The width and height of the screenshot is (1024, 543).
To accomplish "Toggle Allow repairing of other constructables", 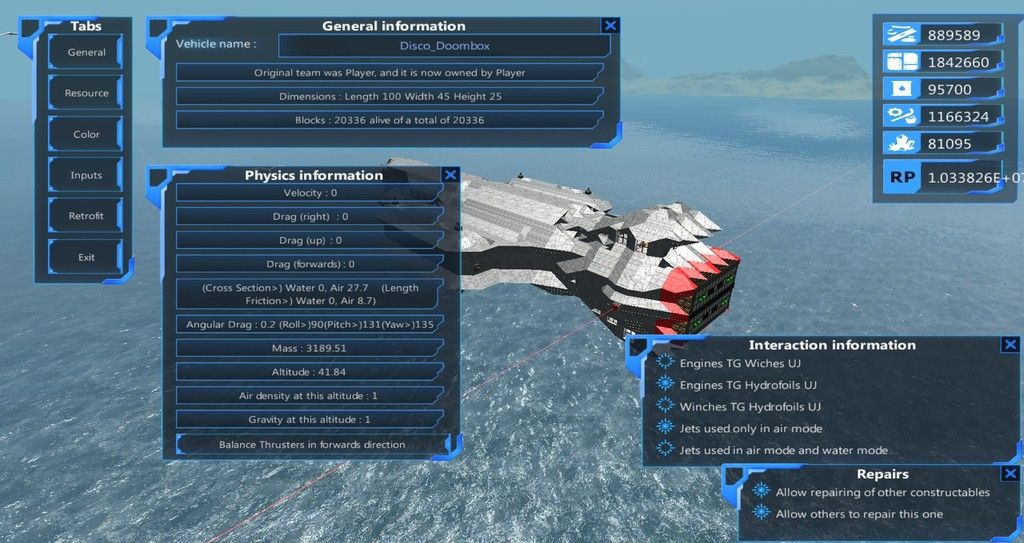I will coord(762,492).
